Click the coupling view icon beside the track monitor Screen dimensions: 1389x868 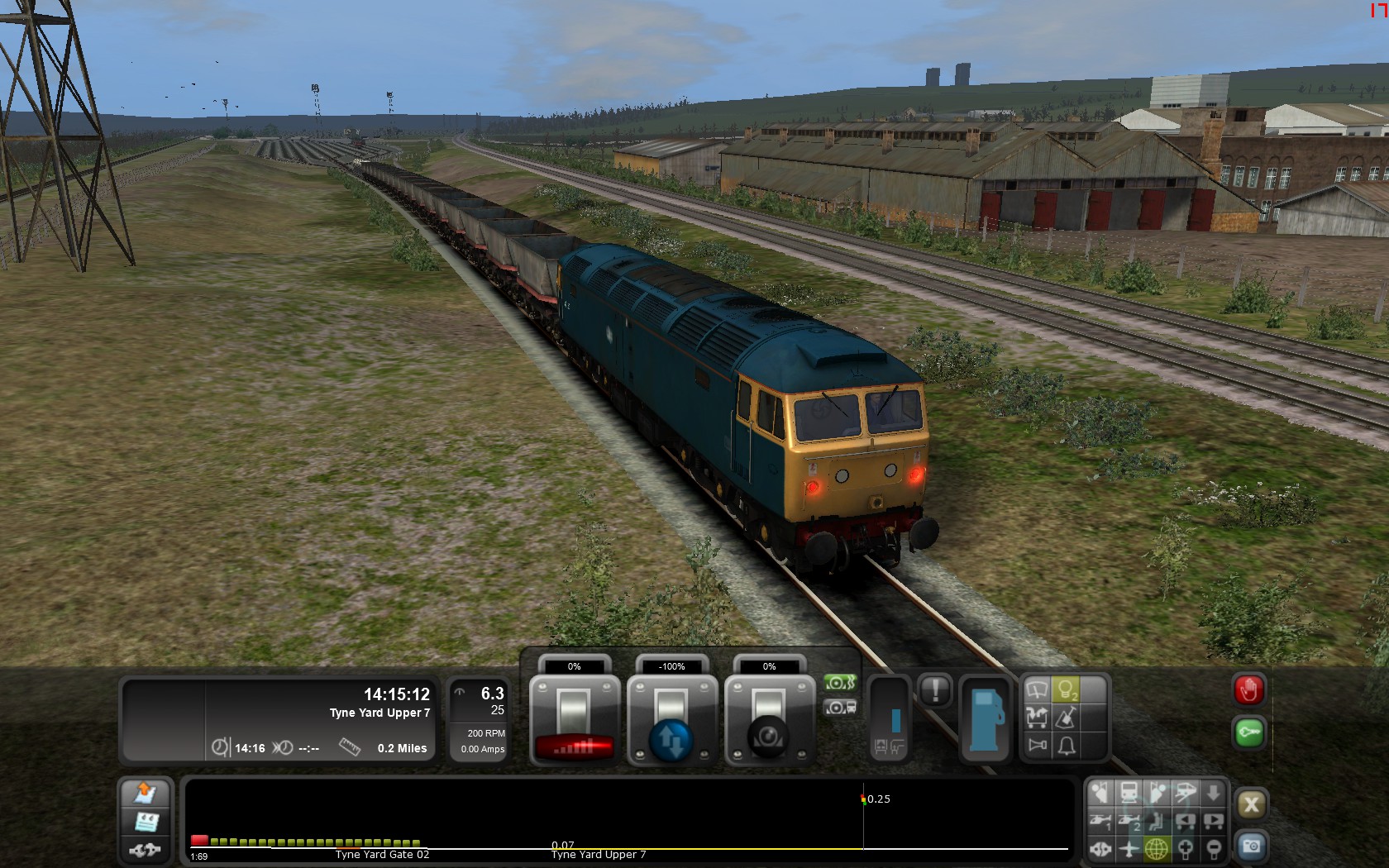[146, 849]
